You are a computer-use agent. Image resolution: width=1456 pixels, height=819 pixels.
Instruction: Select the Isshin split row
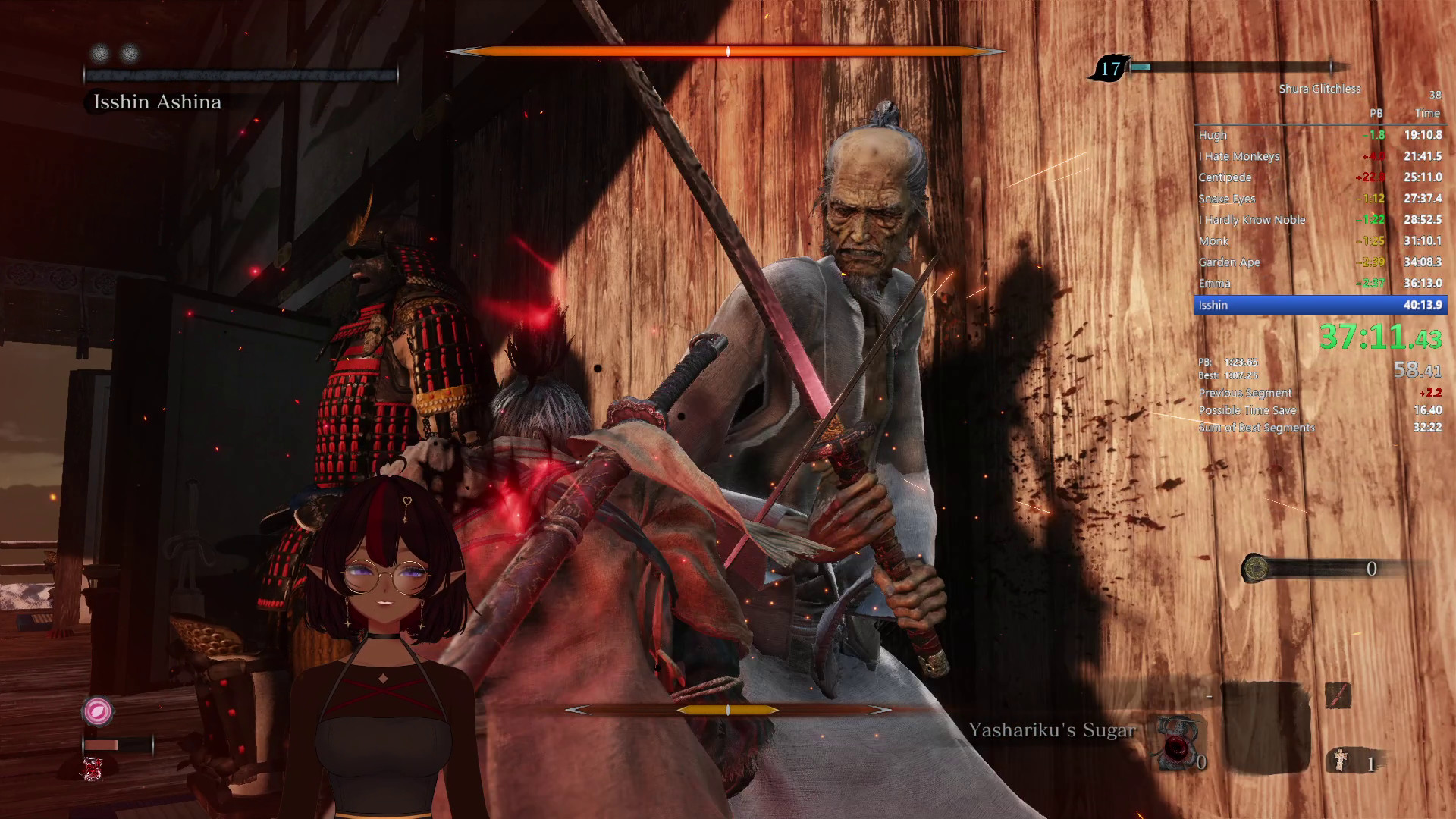(x=1319, y=305)
